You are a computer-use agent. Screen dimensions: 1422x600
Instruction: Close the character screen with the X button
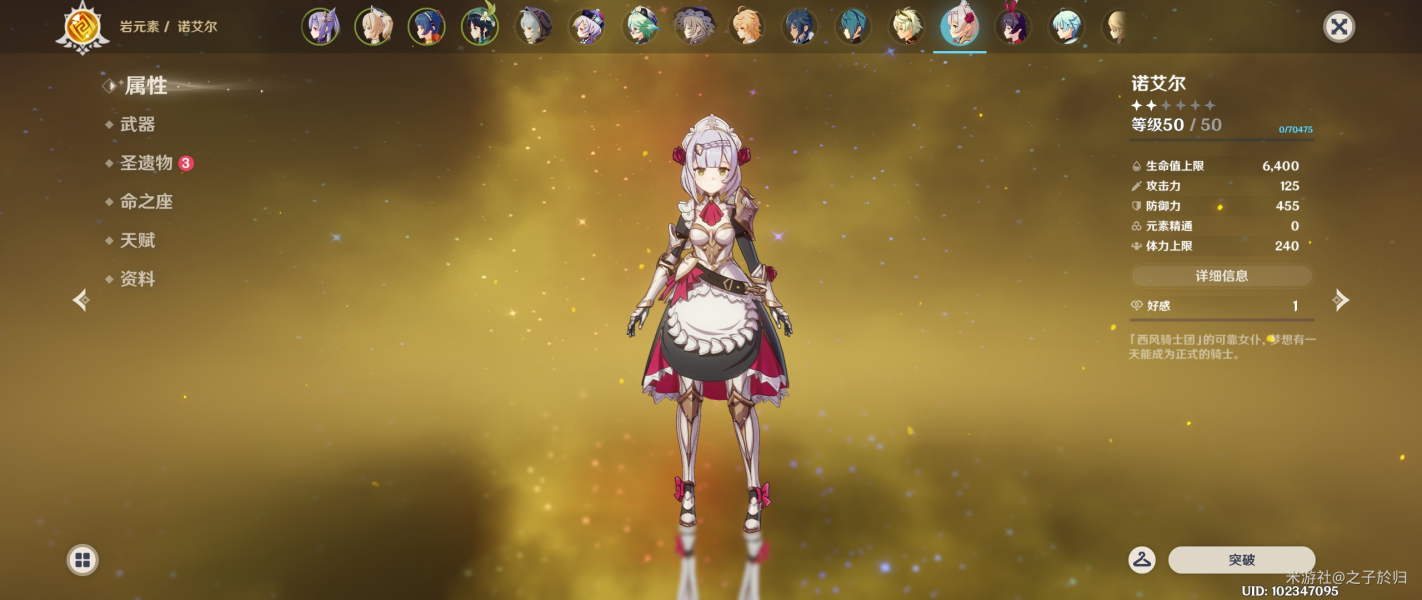click(1338, 27)
